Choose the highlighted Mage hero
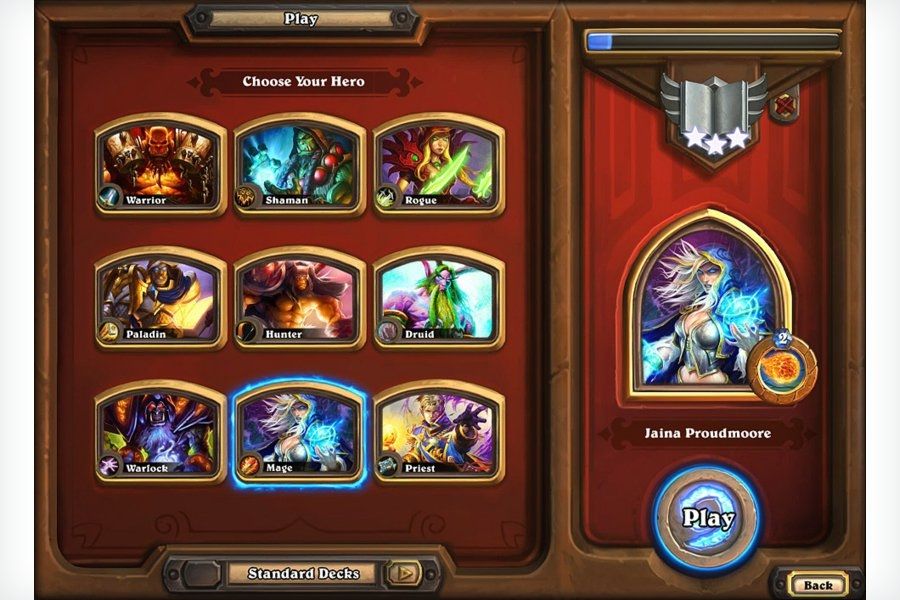Image resolution: width=900 pixels, height=600 pixels. tap(299, 432)
